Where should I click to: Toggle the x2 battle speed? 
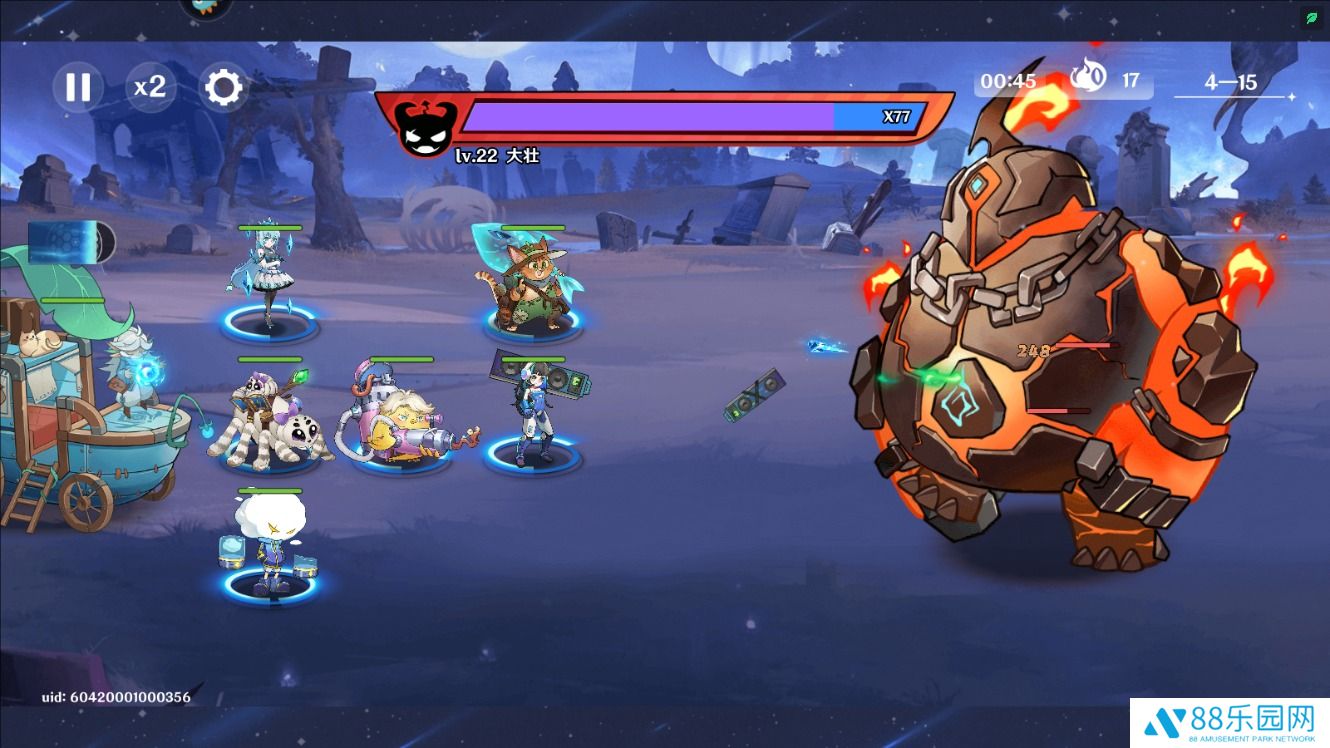[x=150, y=87]
